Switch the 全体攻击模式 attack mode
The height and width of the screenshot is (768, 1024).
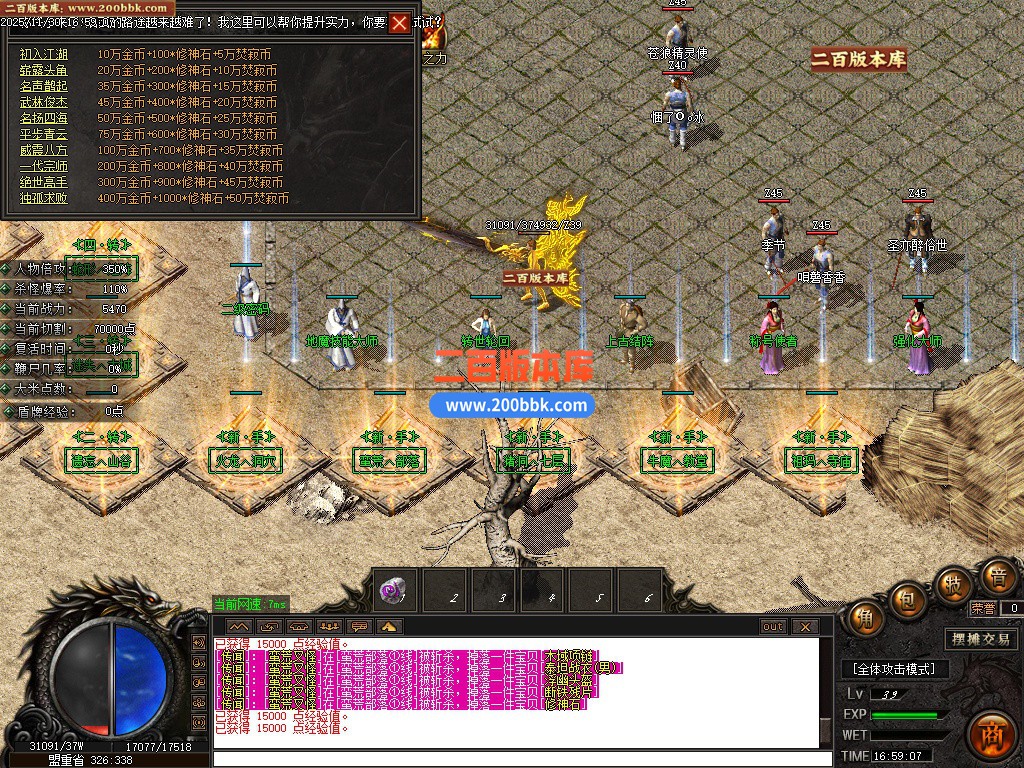[x=895, y=668]
